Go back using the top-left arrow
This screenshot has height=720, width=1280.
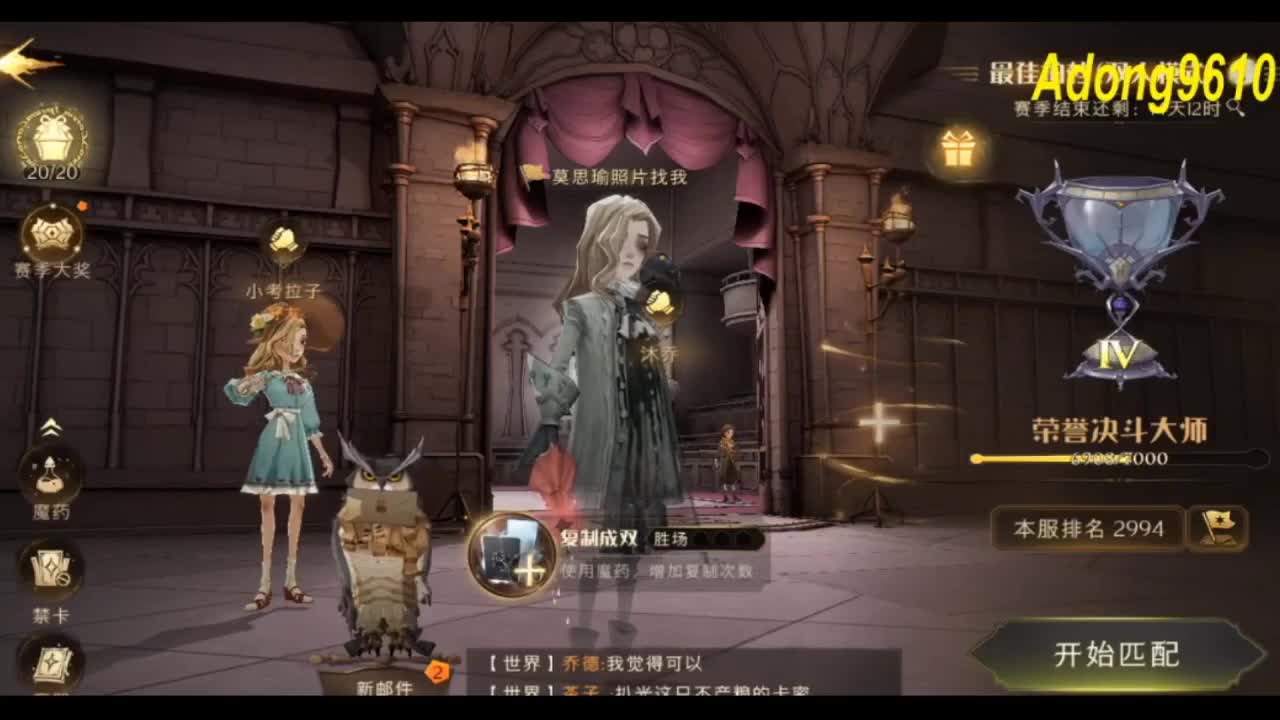(20, 57)
